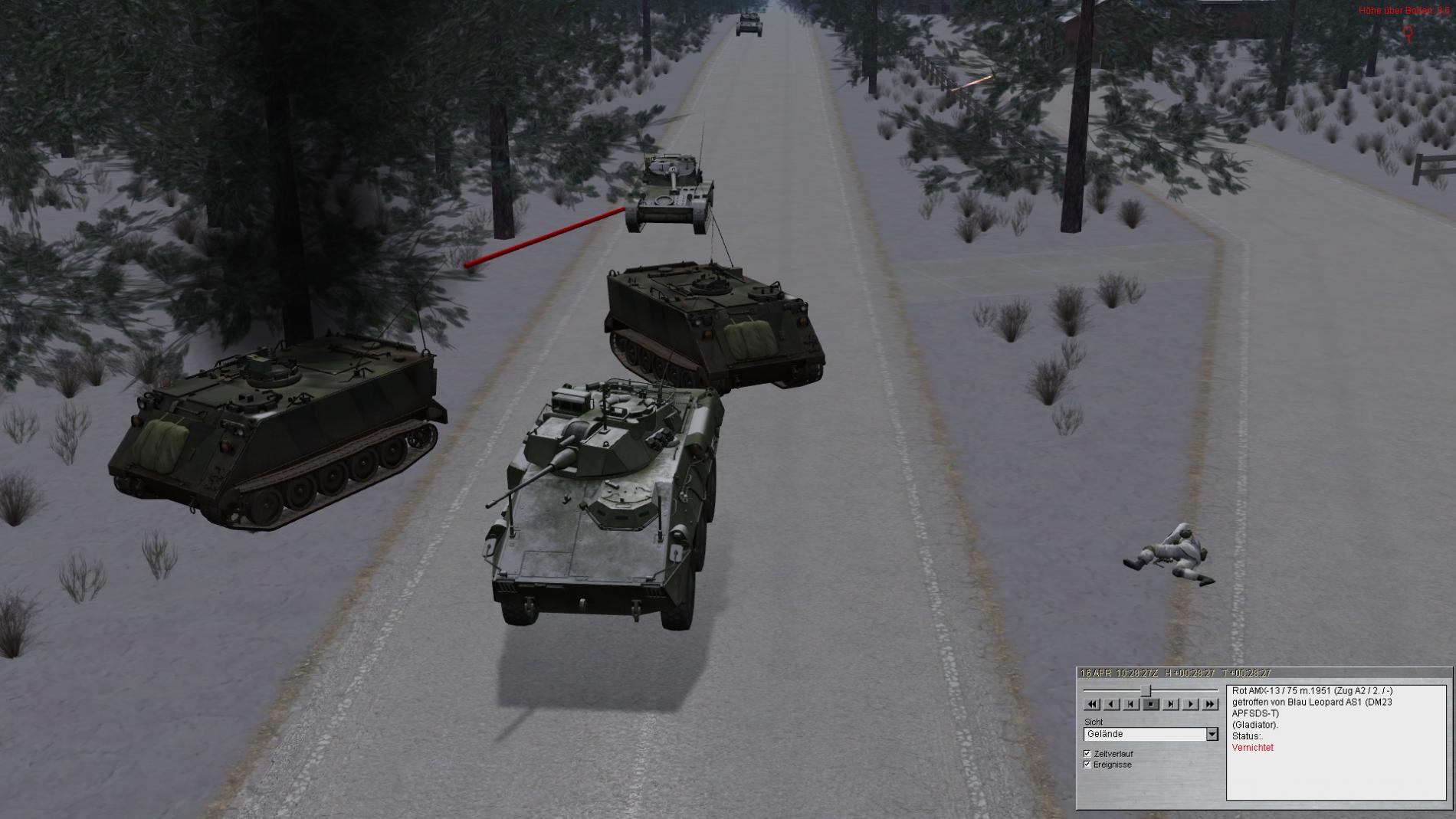
Task: Uncheck the Ereignisse checkbox
Action: point(1087,765)
